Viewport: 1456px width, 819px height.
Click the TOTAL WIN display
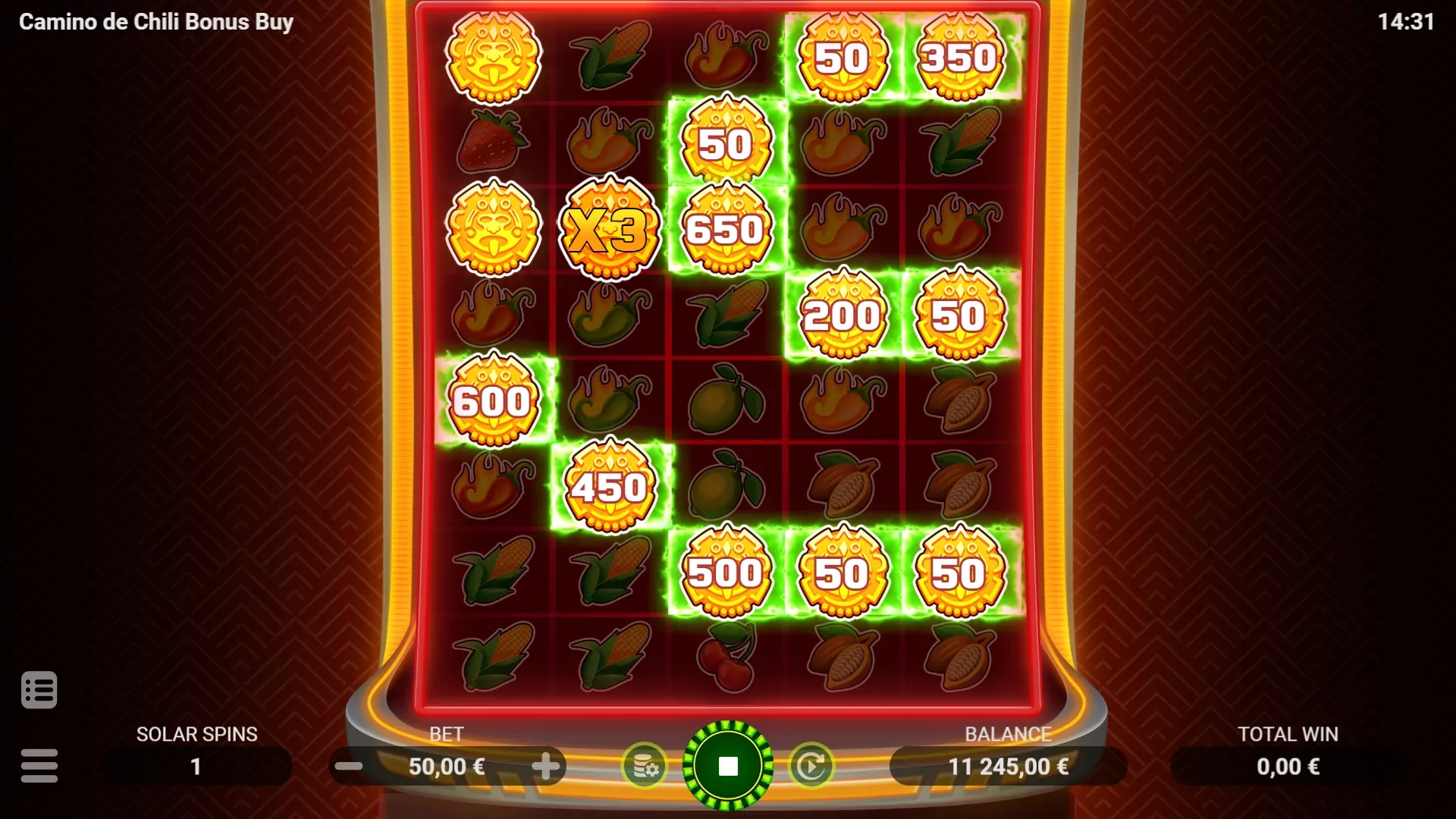point(1287,766)
